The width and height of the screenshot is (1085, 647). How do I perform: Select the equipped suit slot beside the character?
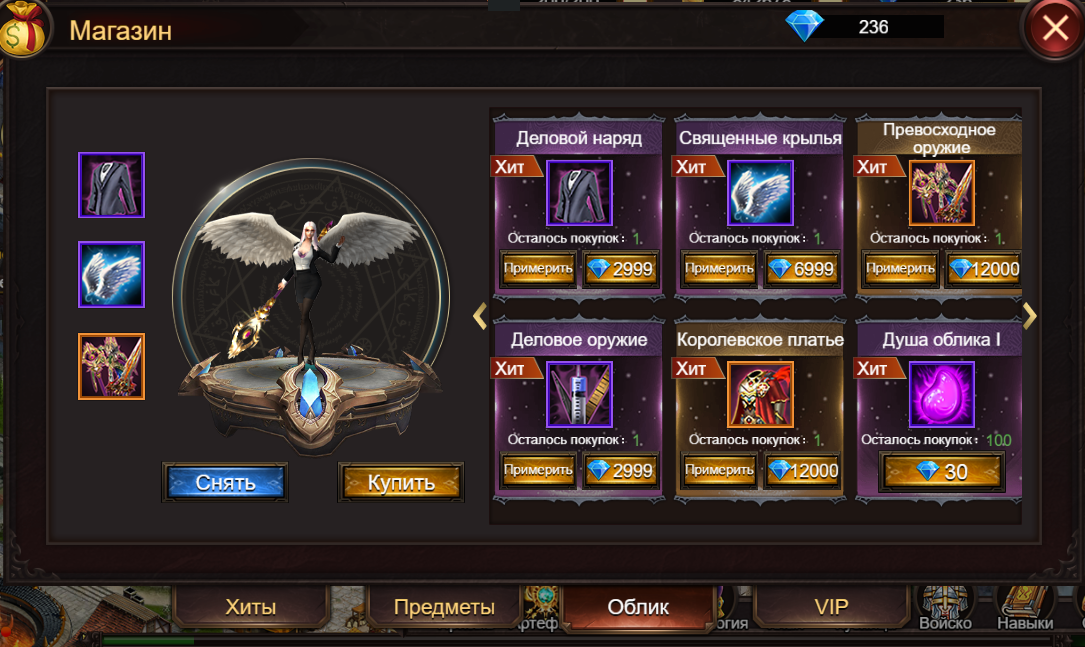click(x=112, y=185)
